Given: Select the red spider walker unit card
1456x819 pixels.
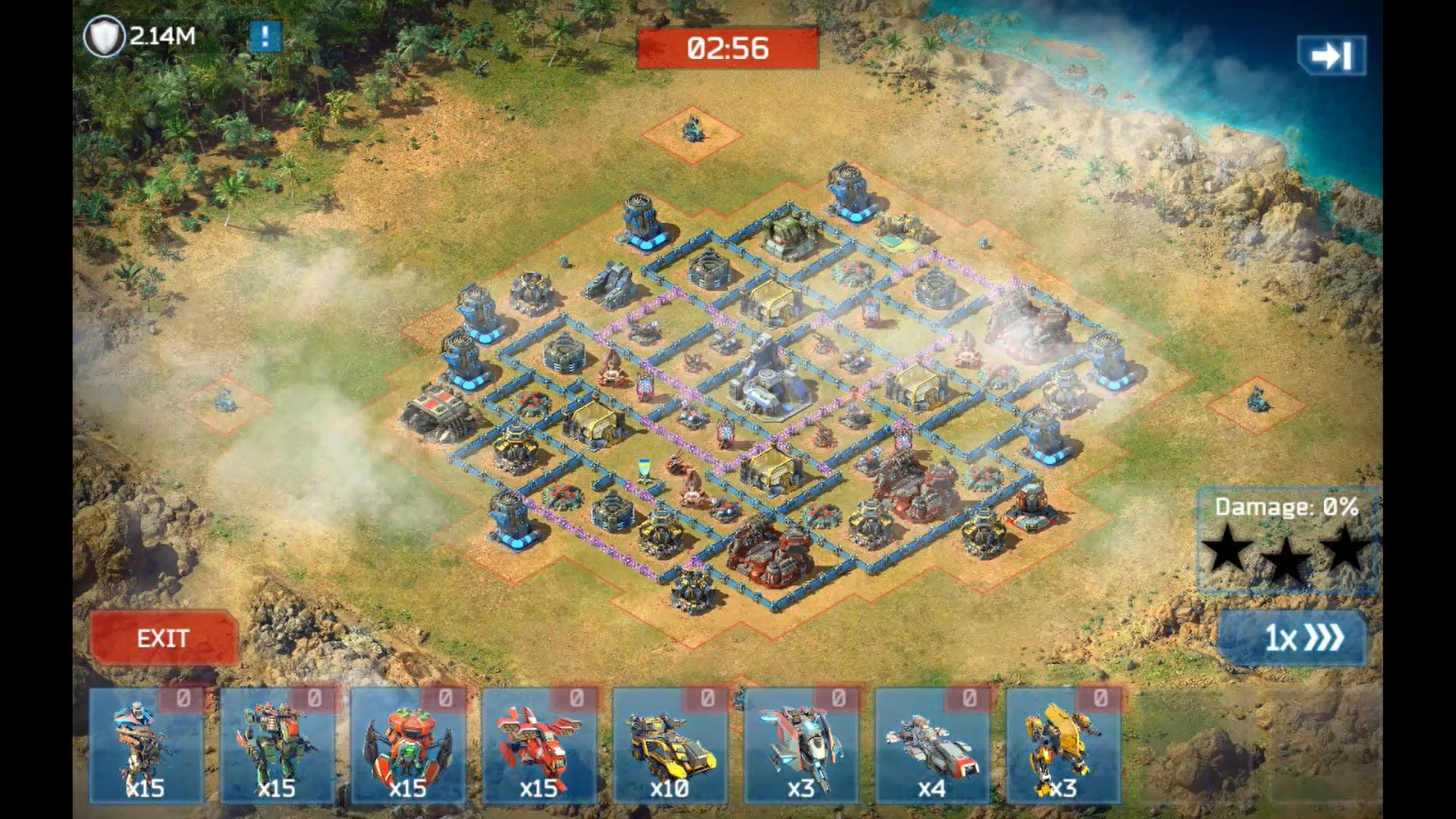Looking at the screenshot, I should coord(408,746).
